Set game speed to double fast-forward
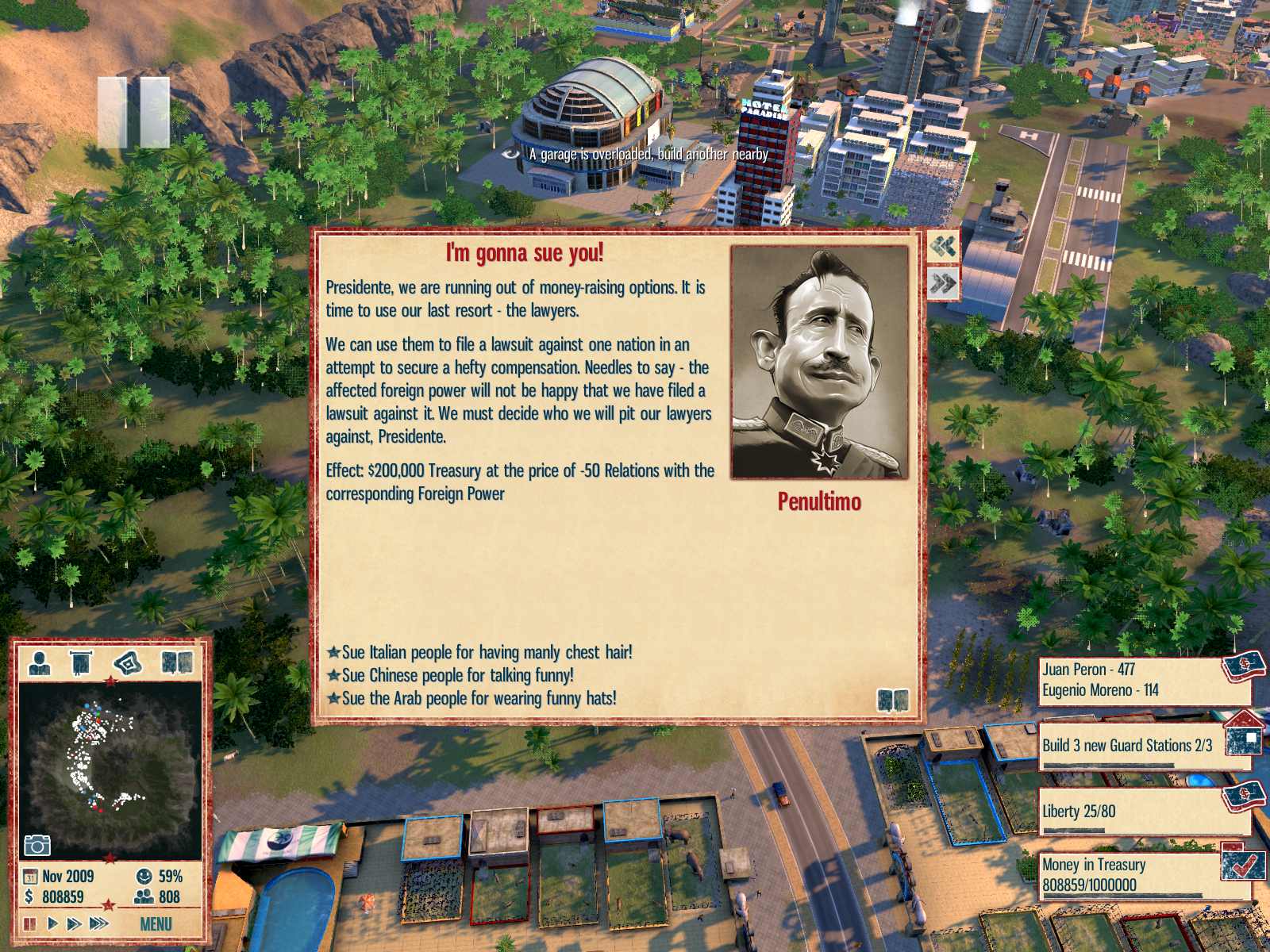This screenshot has height=952, width=1270. [x=75, y=923]
